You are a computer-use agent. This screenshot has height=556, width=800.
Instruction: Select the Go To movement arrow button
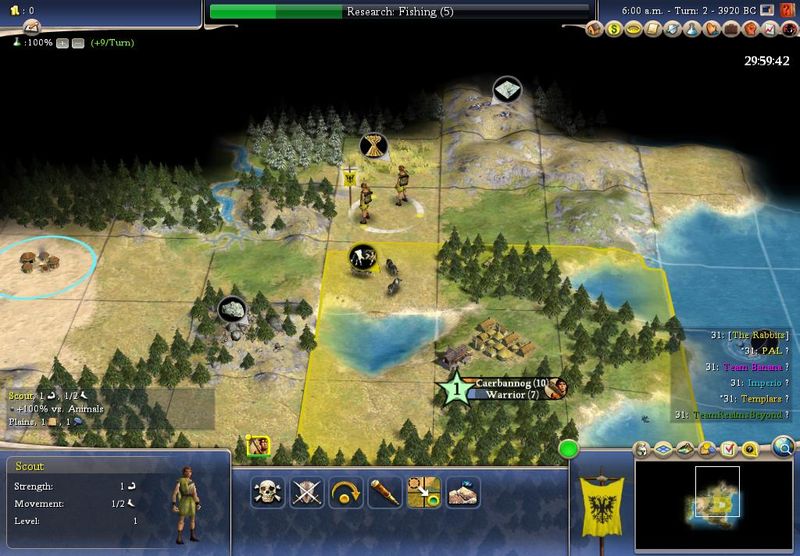pyautogui.click(x=423, y=492)
